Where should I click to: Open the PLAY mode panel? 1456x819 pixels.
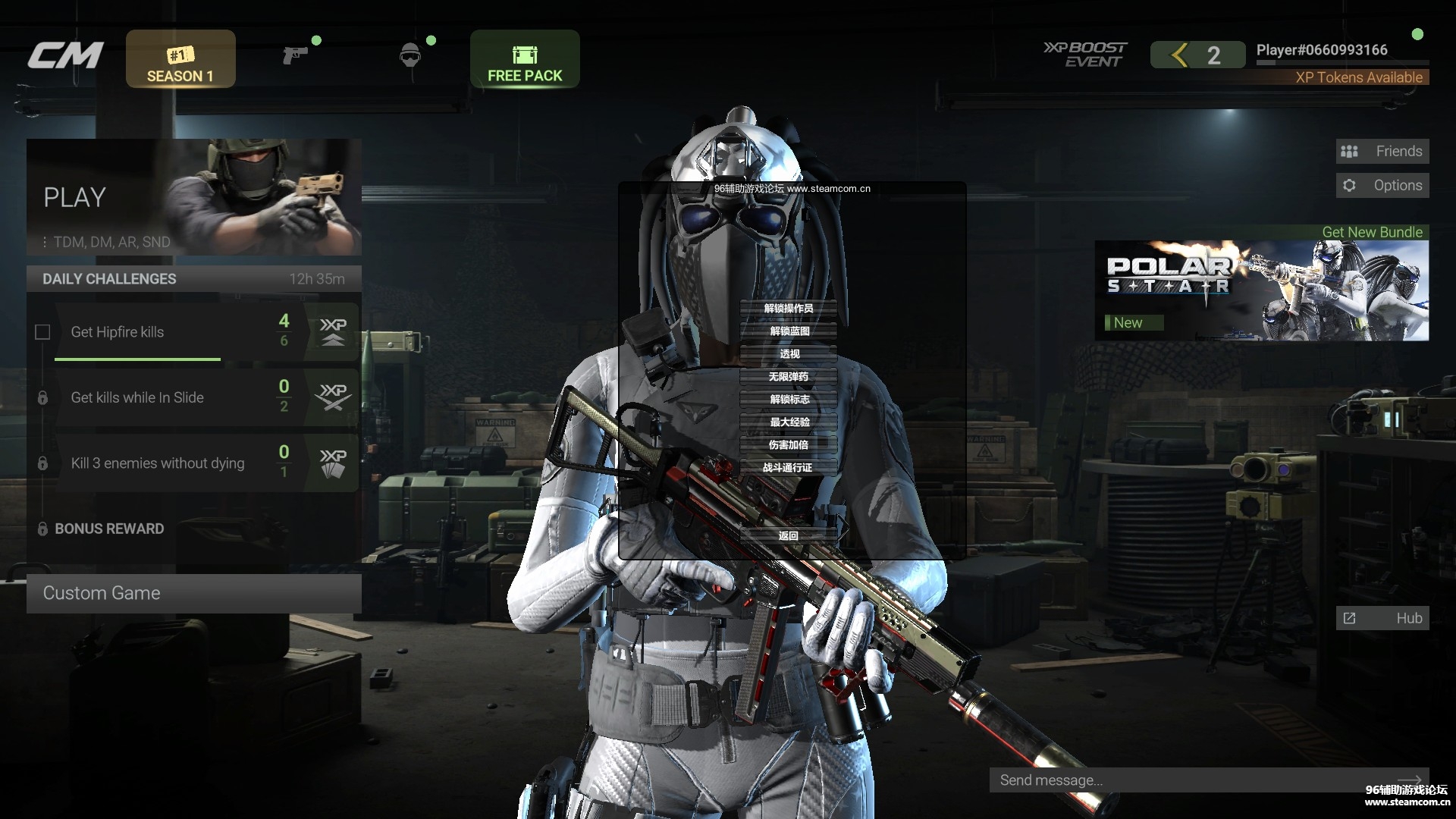pos(193,197)
